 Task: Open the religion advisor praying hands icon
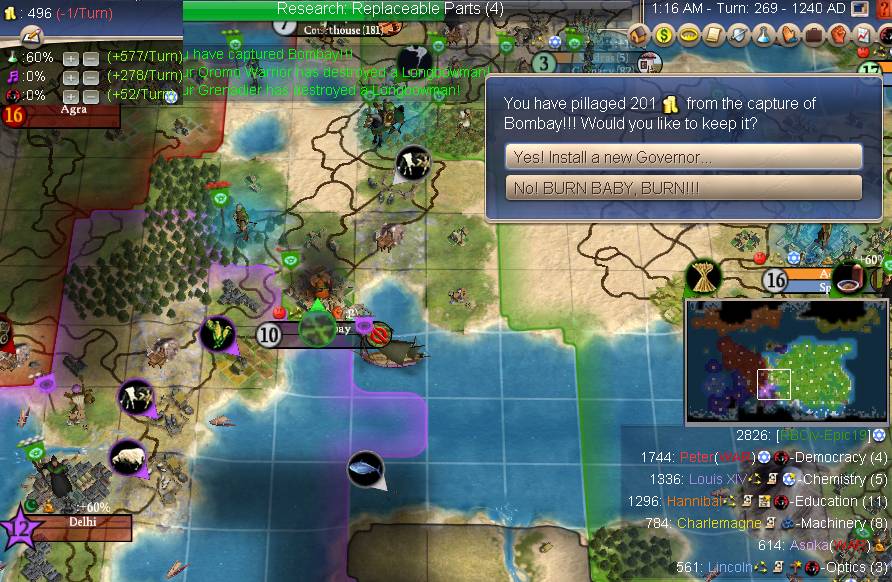(x=787, y=35)
